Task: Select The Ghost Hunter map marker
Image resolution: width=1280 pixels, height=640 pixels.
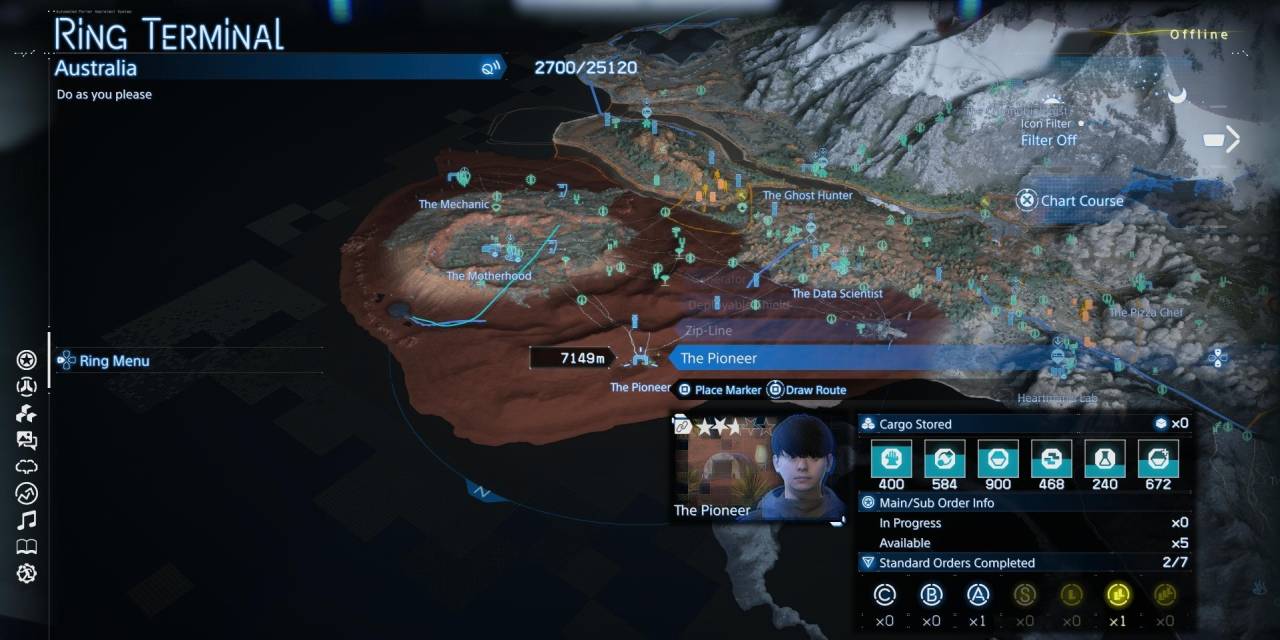Action: (807, 195)
